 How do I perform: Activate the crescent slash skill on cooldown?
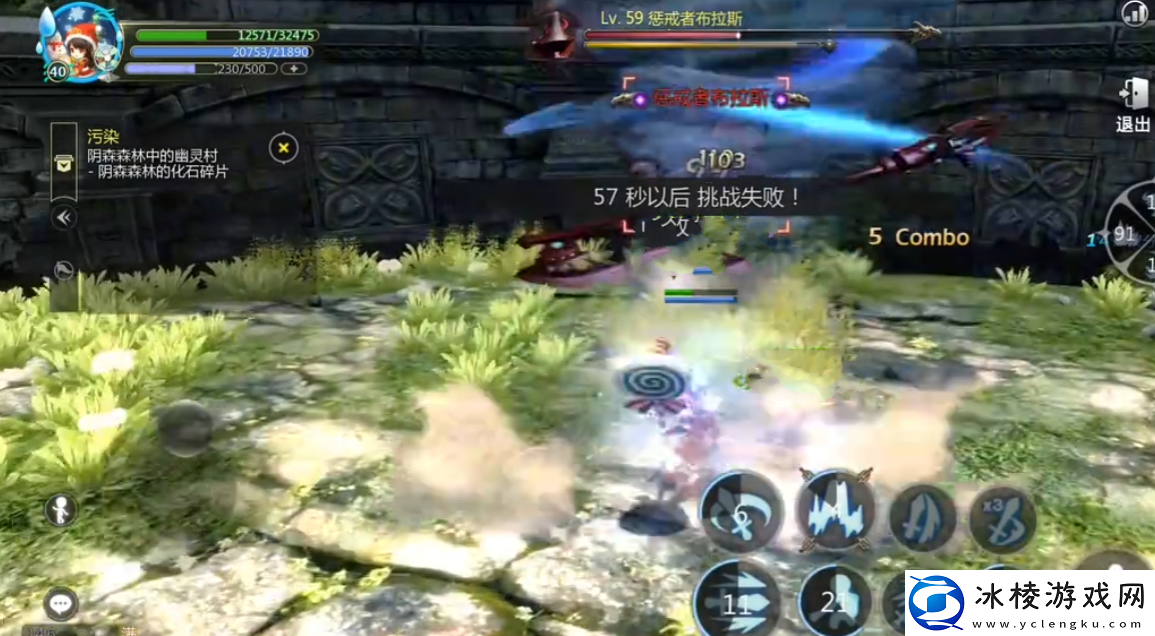[x=741, y=513]
